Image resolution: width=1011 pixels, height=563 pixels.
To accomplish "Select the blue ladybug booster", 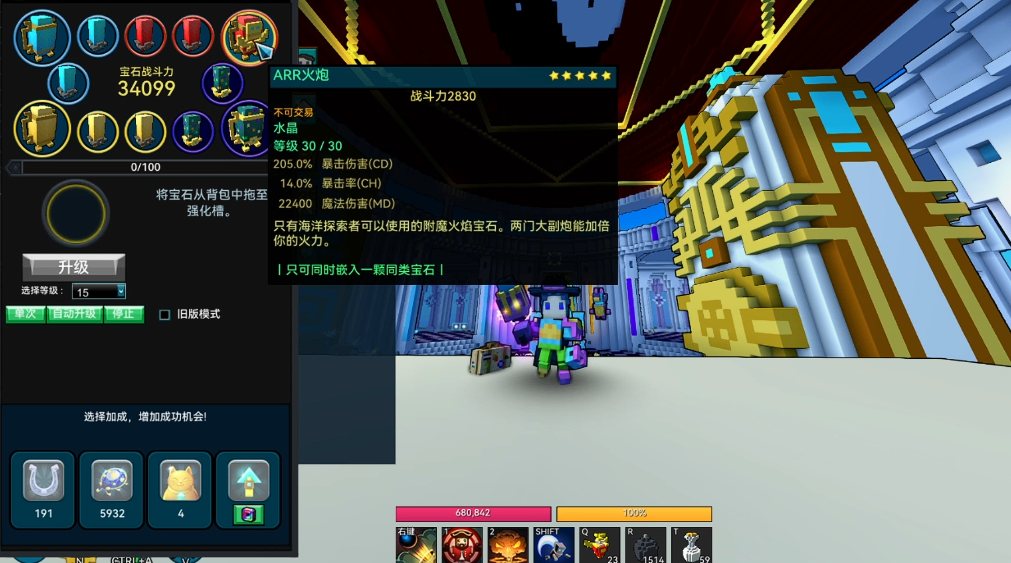I will [x=111, y=482].
